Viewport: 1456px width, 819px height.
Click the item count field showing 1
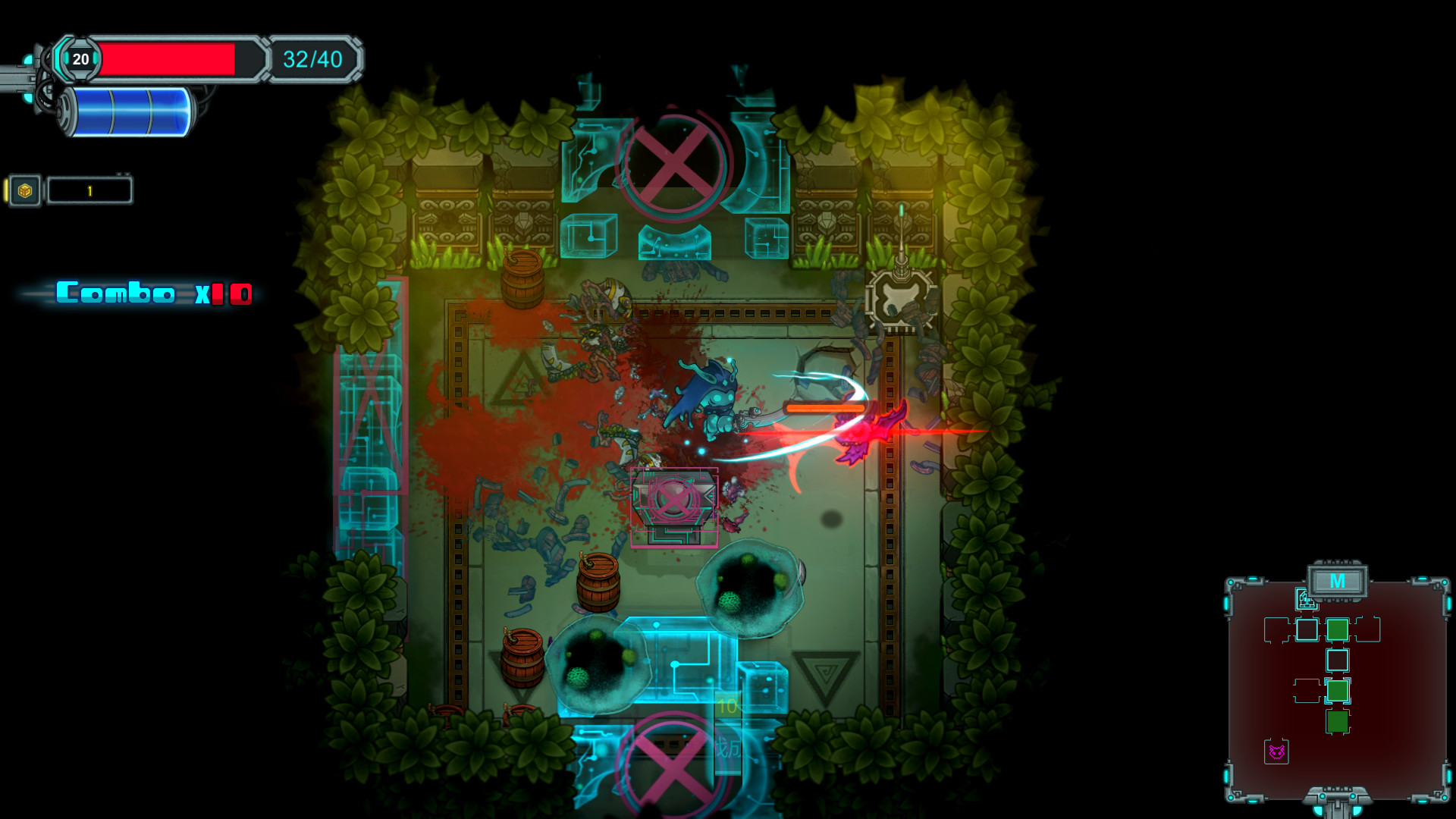pos(89,190)
